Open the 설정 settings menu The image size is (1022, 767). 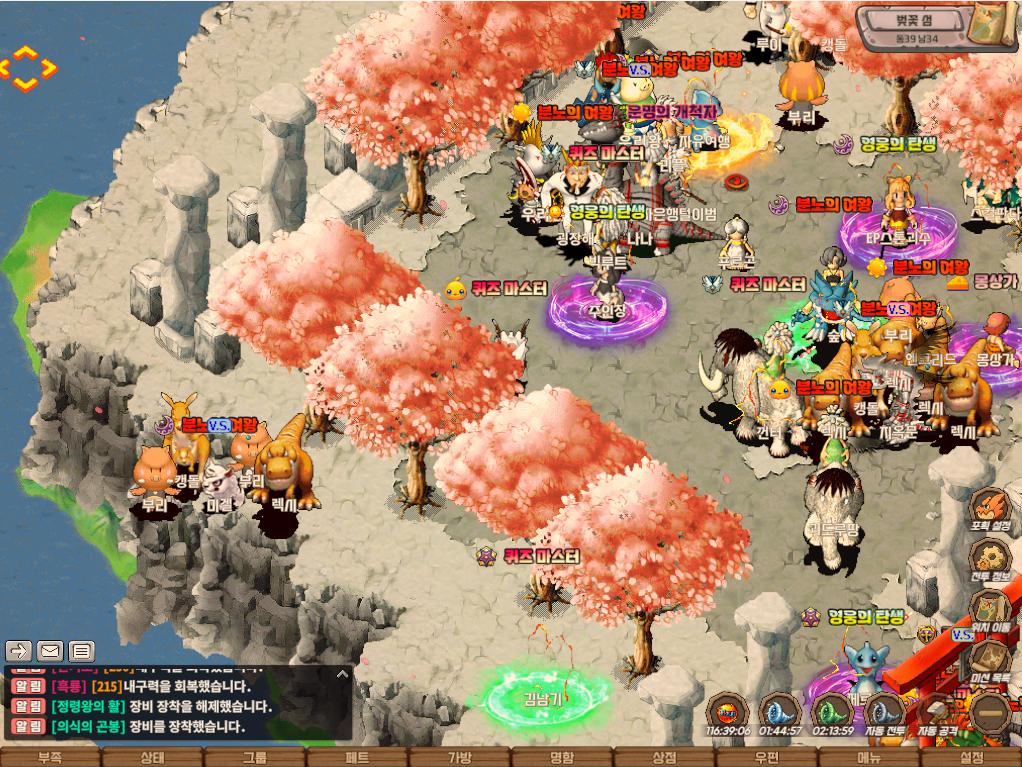coord(971,757)
